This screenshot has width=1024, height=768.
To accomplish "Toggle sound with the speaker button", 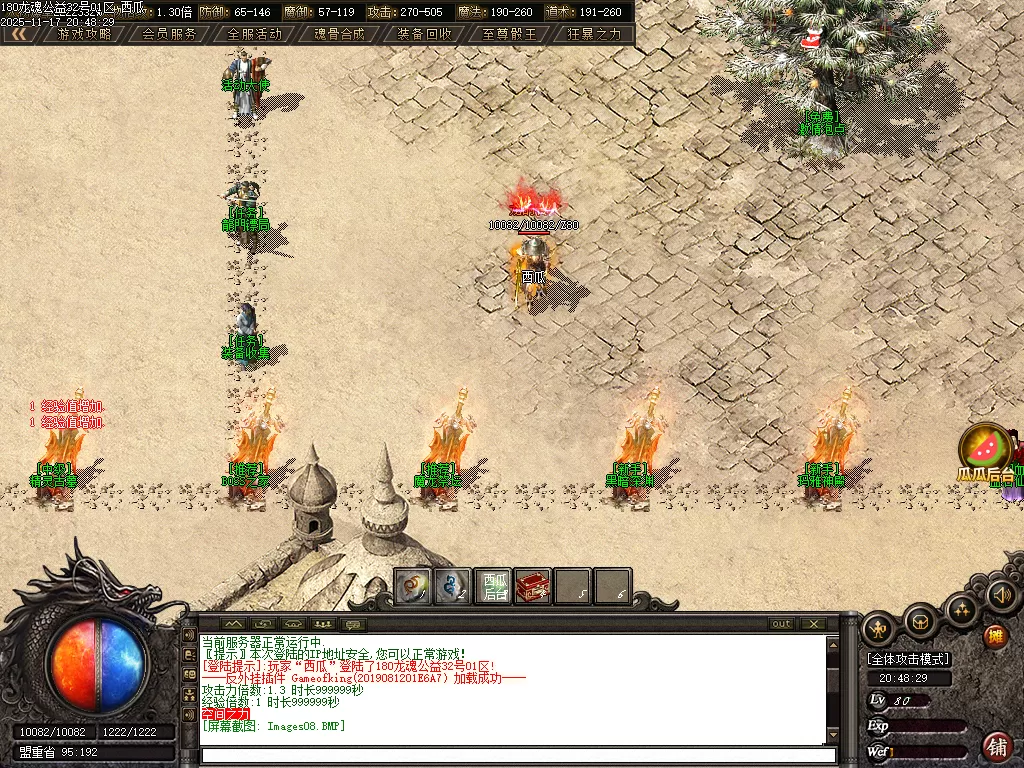I will click(1001, 595).
